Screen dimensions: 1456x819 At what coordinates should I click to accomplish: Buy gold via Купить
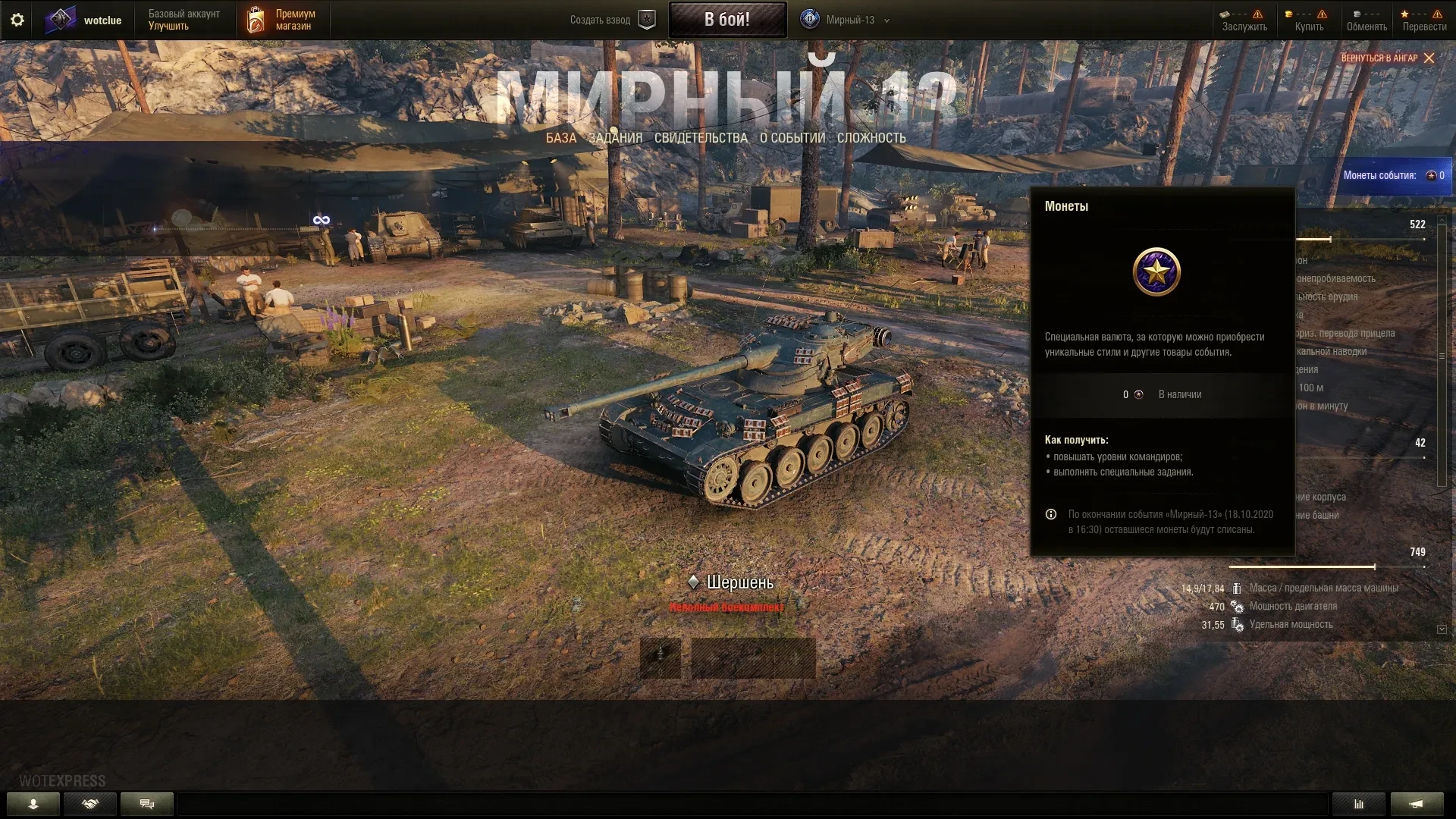coord(1309,20)
